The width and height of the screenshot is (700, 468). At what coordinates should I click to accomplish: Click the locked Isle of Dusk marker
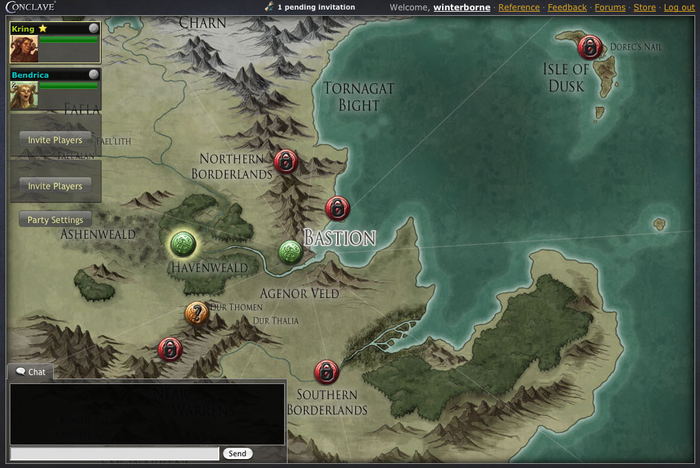(590, 46)
